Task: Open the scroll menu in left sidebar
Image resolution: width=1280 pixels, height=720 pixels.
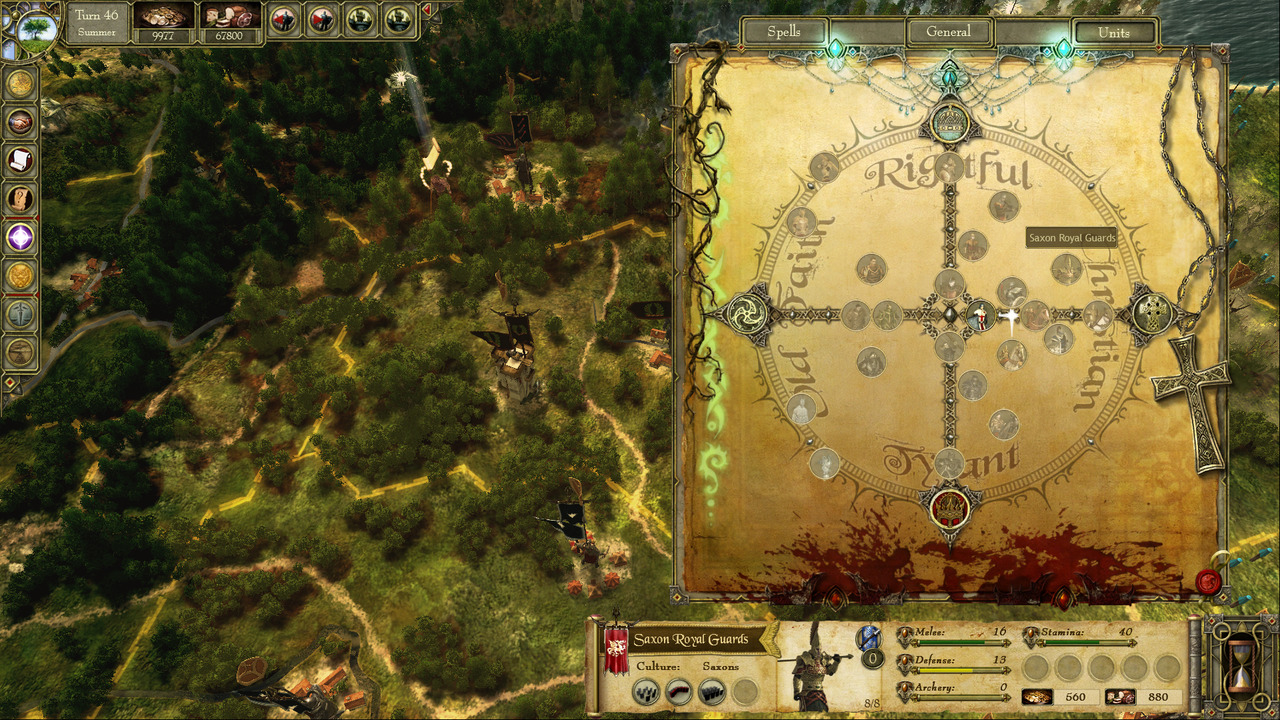Action: [x=20, y=160]
